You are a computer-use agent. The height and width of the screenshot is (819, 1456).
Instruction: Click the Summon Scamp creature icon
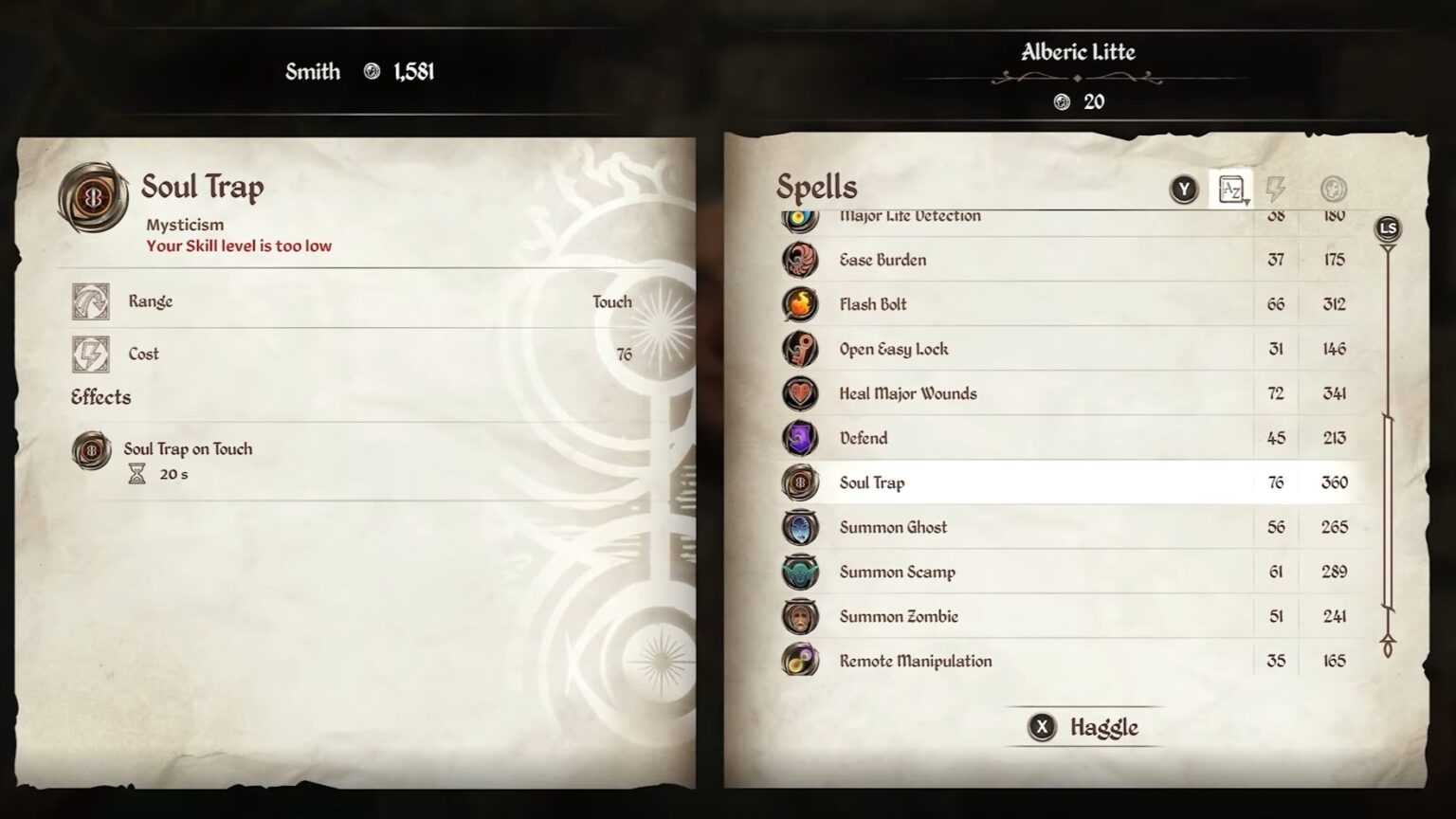coord(799,572)
